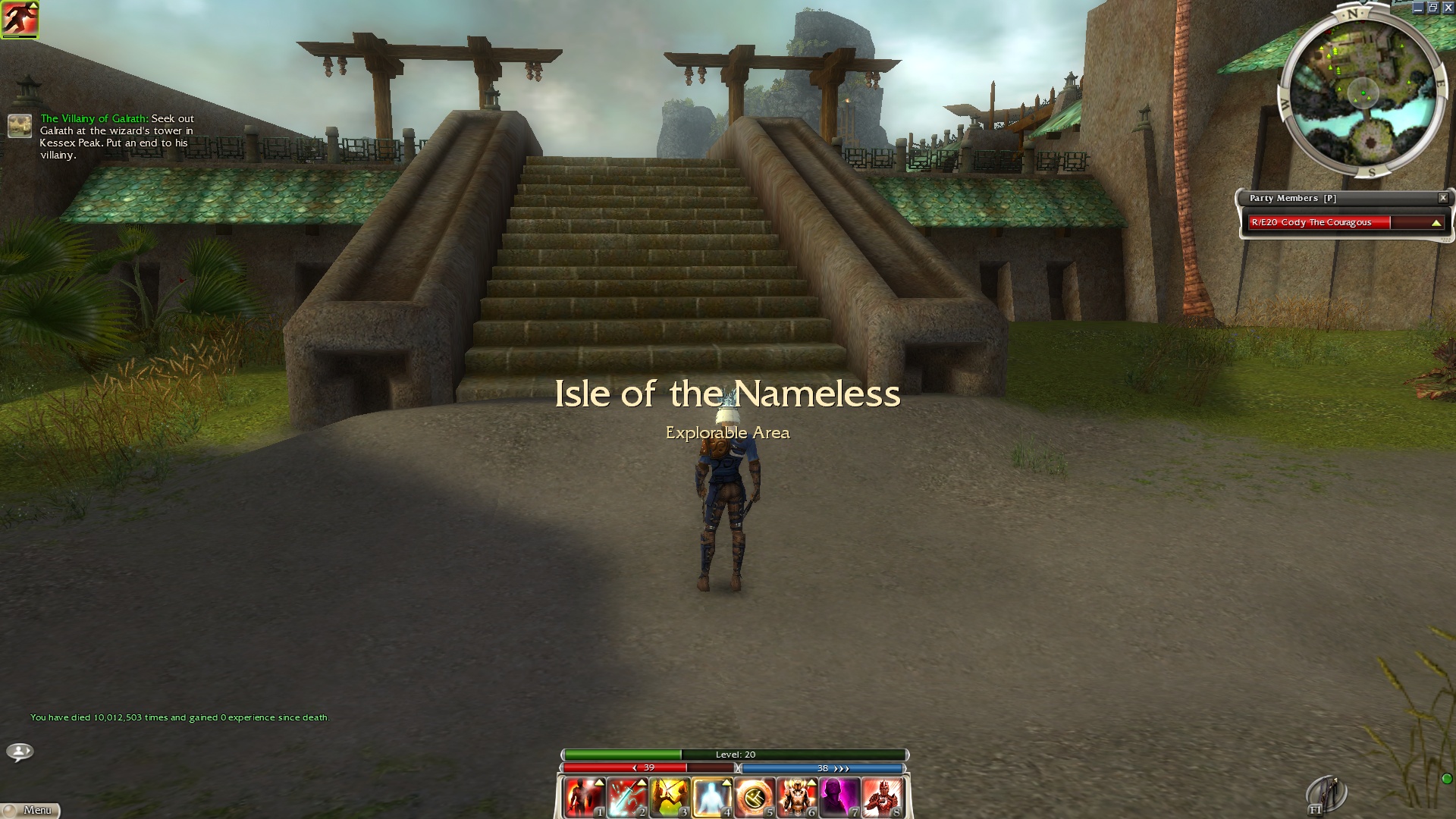The image size is (1456, 819).
Task: Activate skill 7 with the purple hooded figure
Action: (839, 797)
